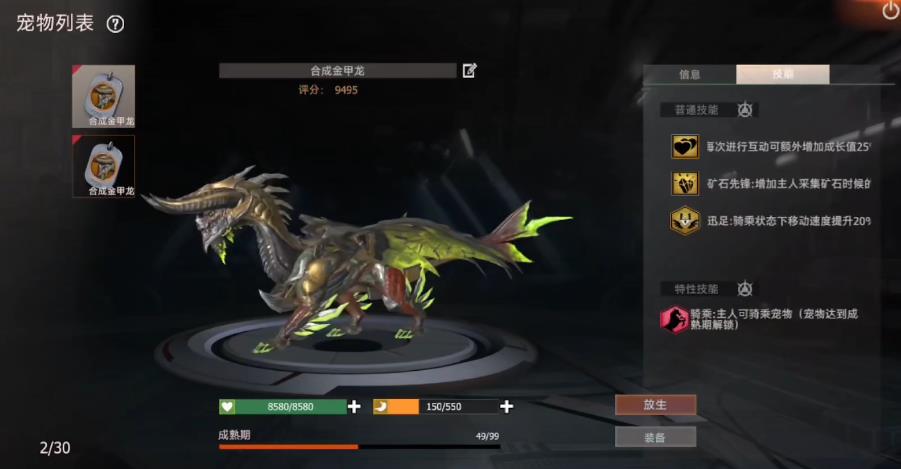Click the plus beside the 150/550 bar
Image resolution: width=901 pixels, height=469 pixels.
507,407
